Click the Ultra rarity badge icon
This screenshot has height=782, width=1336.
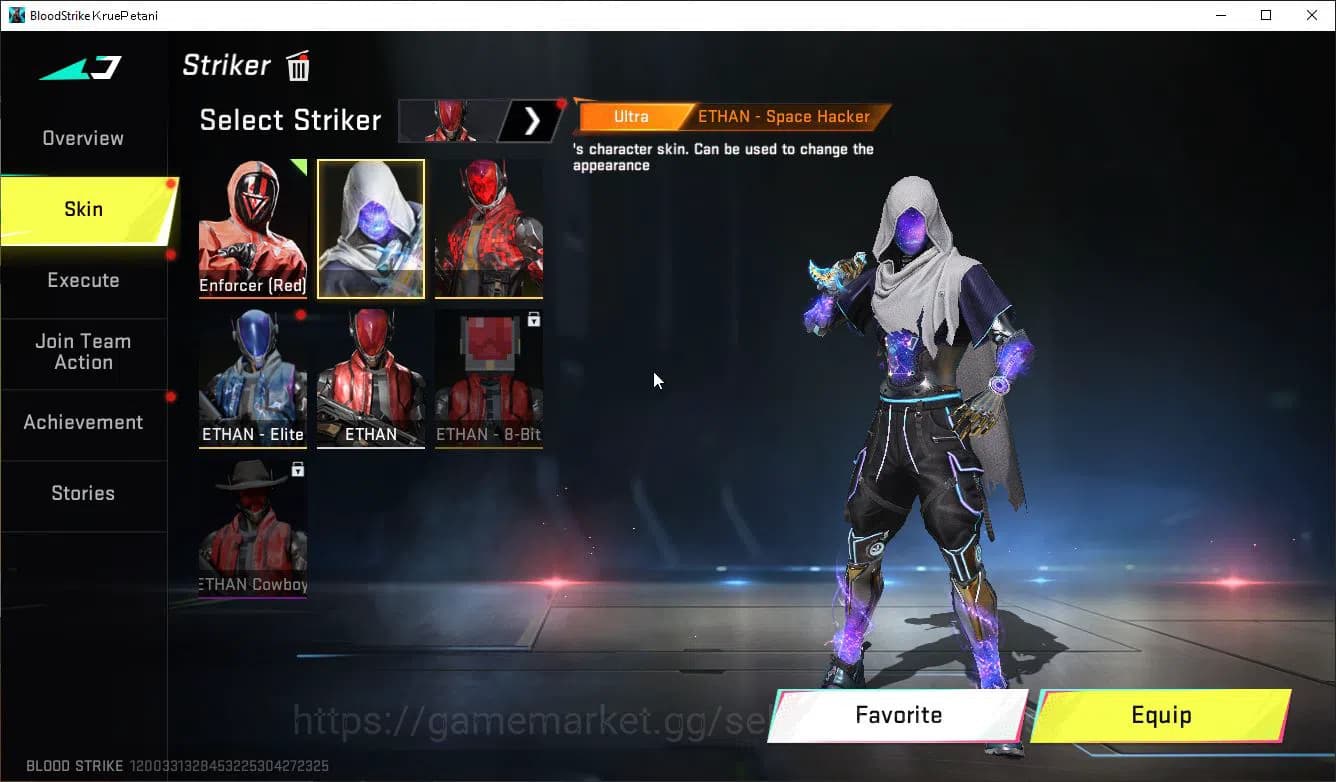(x=630, y=116)
